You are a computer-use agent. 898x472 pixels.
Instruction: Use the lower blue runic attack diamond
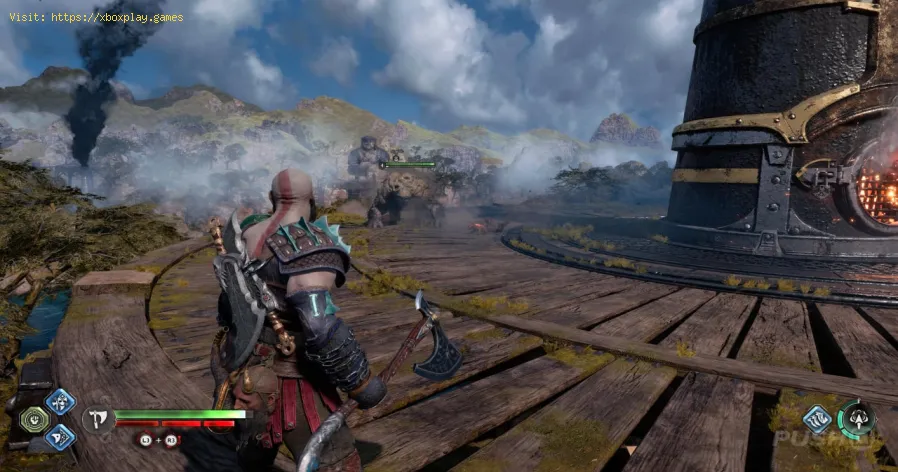coord(60,436)
